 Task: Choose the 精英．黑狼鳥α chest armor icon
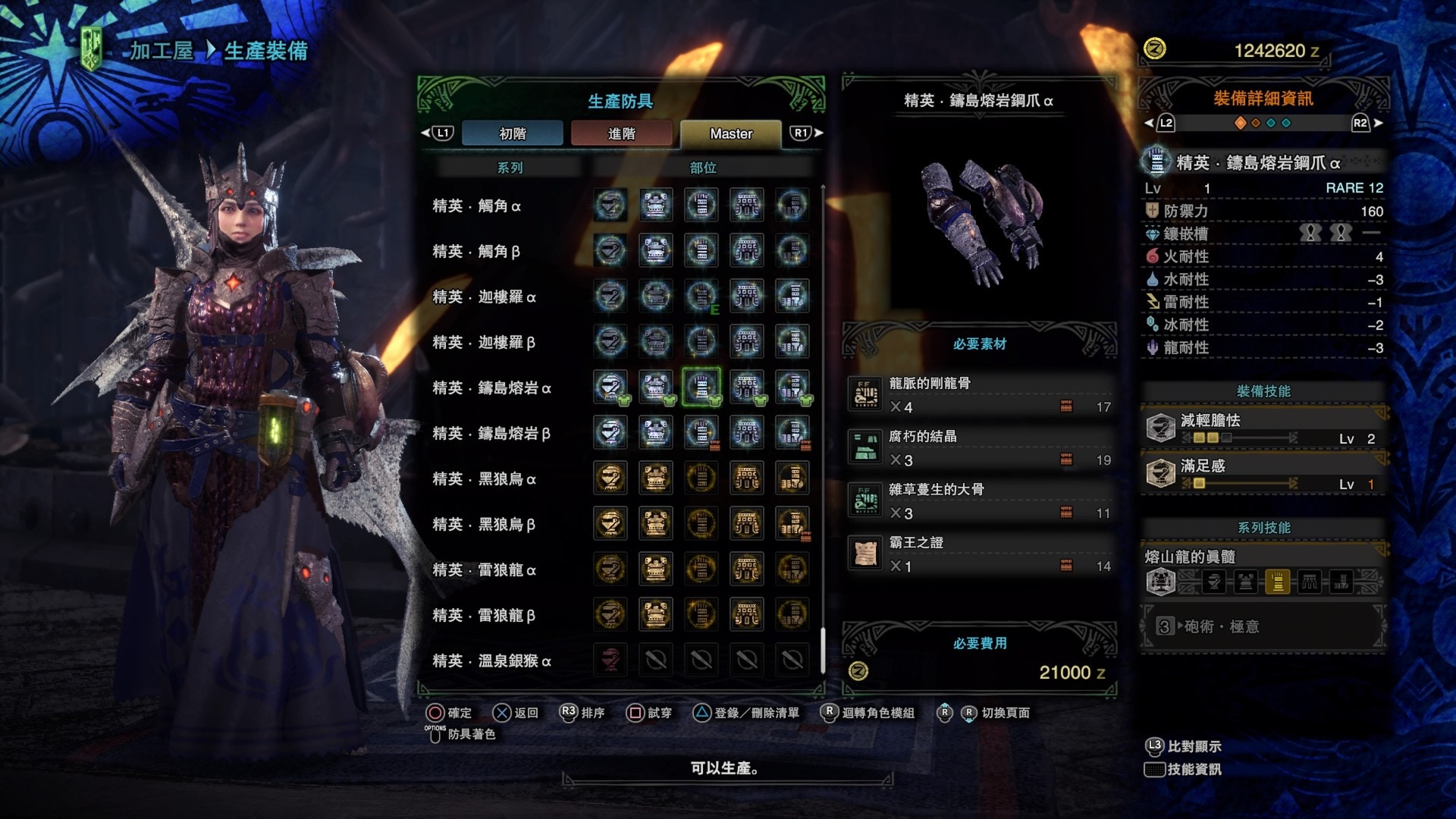(656, 479)
